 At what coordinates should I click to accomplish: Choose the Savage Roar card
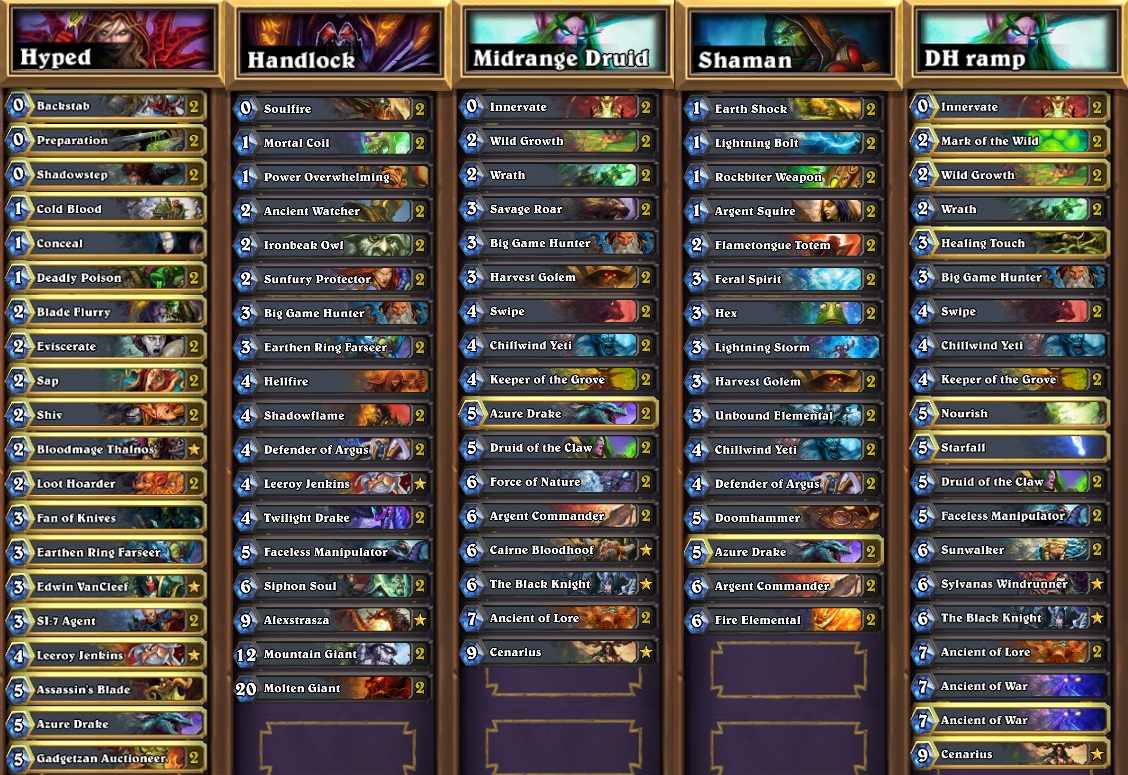tap(558, 210)
